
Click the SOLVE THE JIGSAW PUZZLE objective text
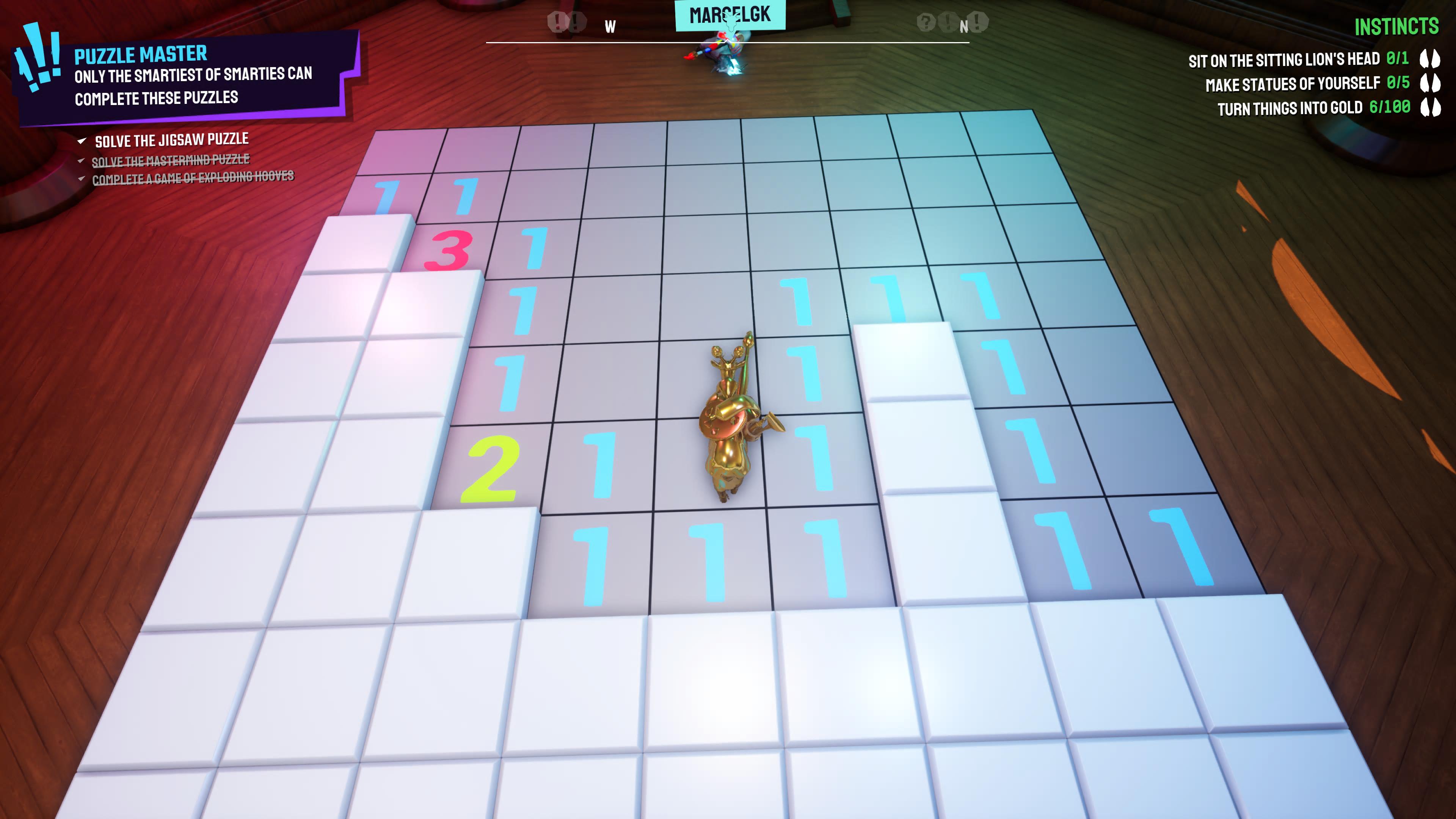point(173,139)
